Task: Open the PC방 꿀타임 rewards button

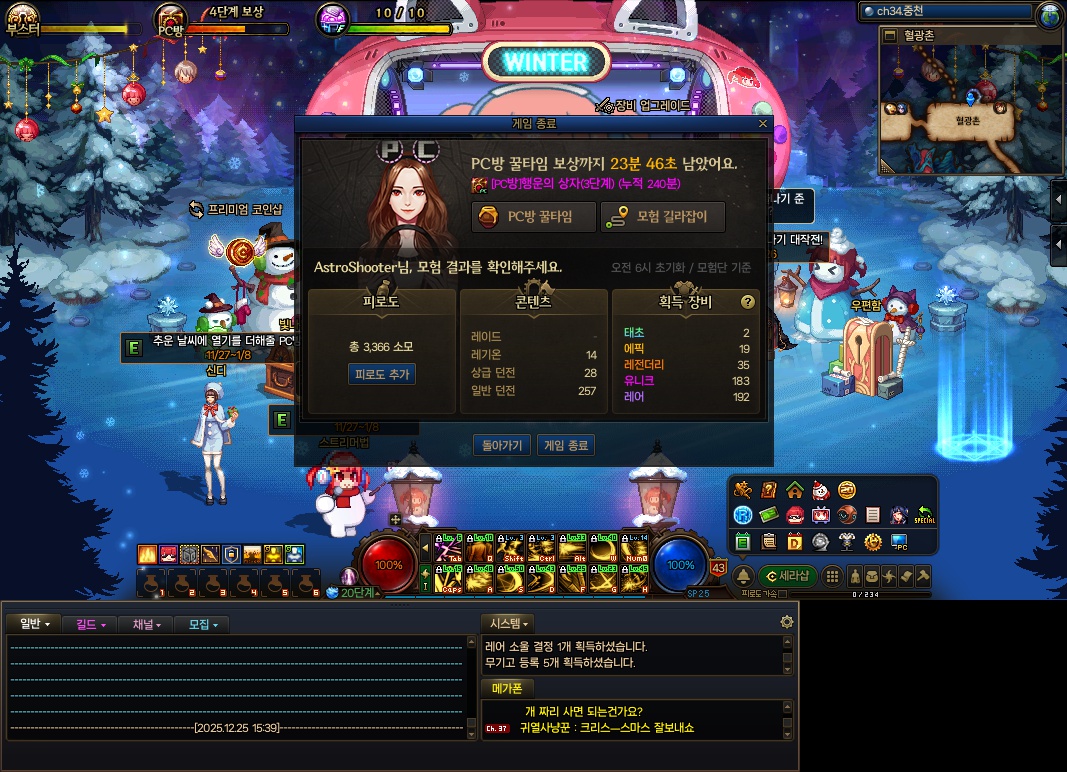Action: pyautogui.click(x=534, y=217)
